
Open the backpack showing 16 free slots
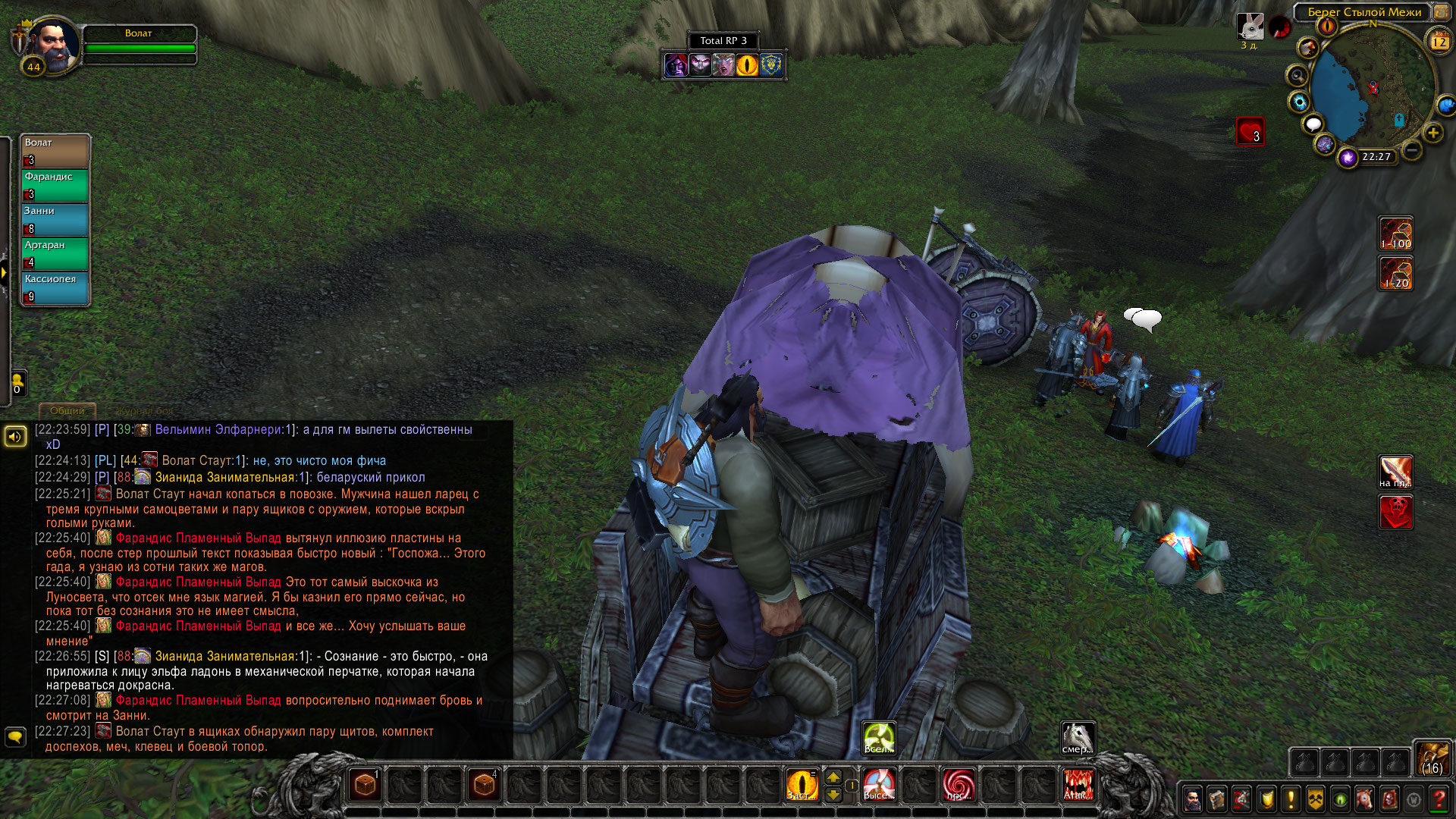click(x=1432, y=758)
